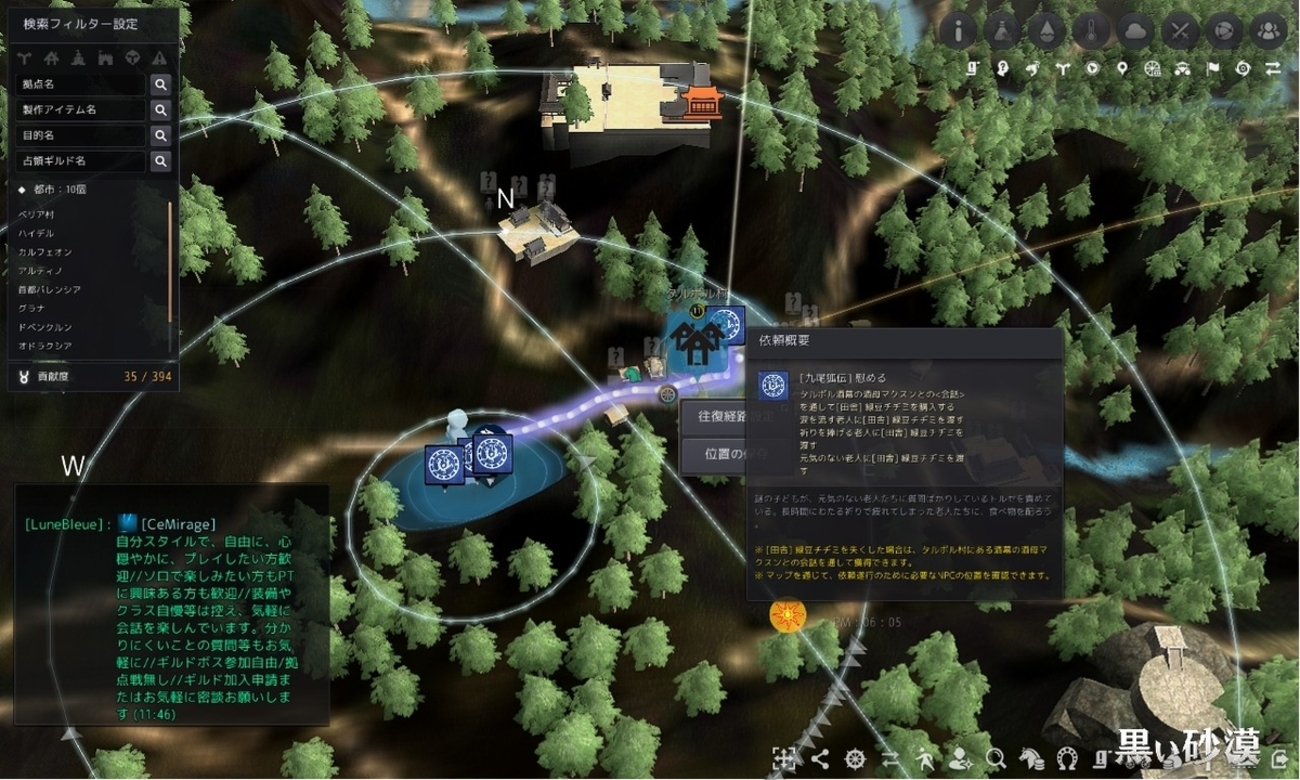Toggle the three-person group map icon
1300x780 pixels.
(x=1269, y=30)
